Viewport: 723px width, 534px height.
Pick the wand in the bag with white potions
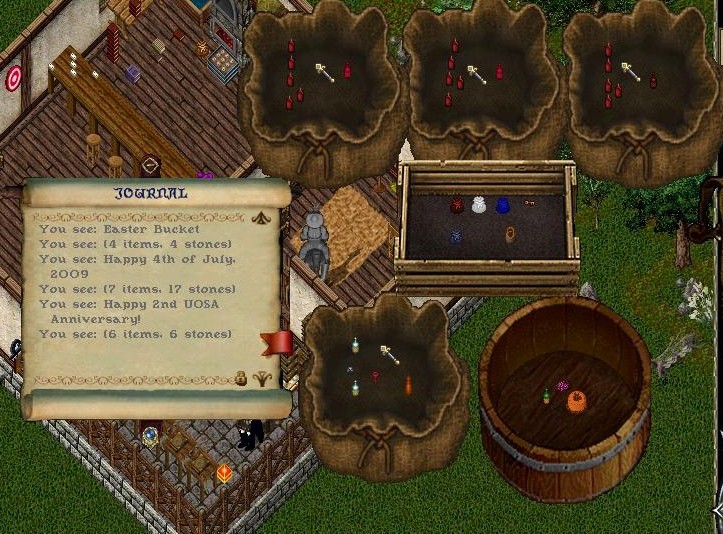(x=389, y=354)
